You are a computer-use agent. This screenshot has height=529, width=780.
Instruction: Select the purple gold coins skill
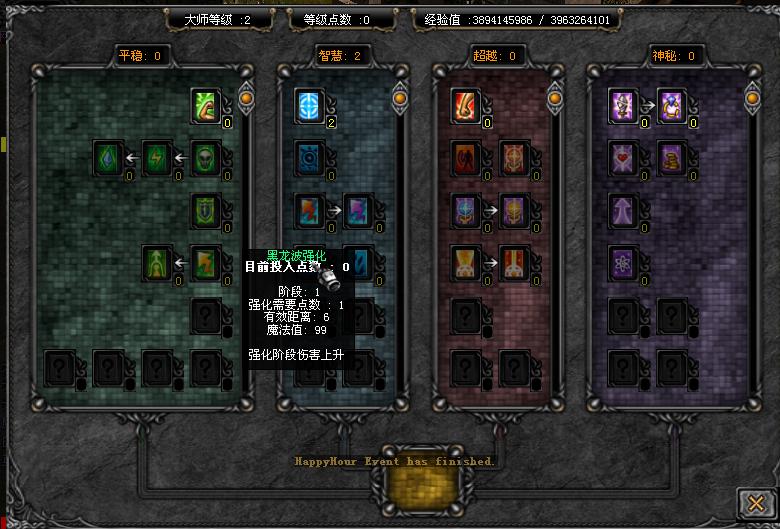[671, 157]
